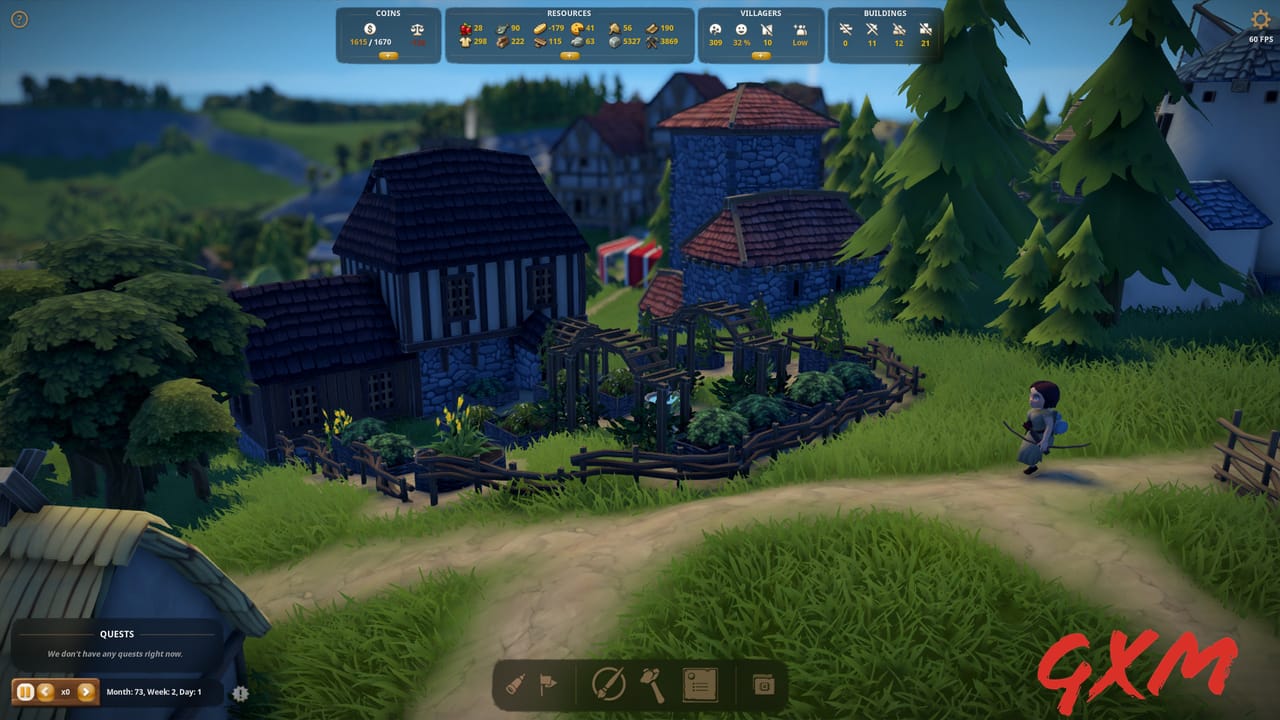The height and width of the screenshot is (720, 1280).
Task: Expand the Resources panel
Action: point(568,55)
